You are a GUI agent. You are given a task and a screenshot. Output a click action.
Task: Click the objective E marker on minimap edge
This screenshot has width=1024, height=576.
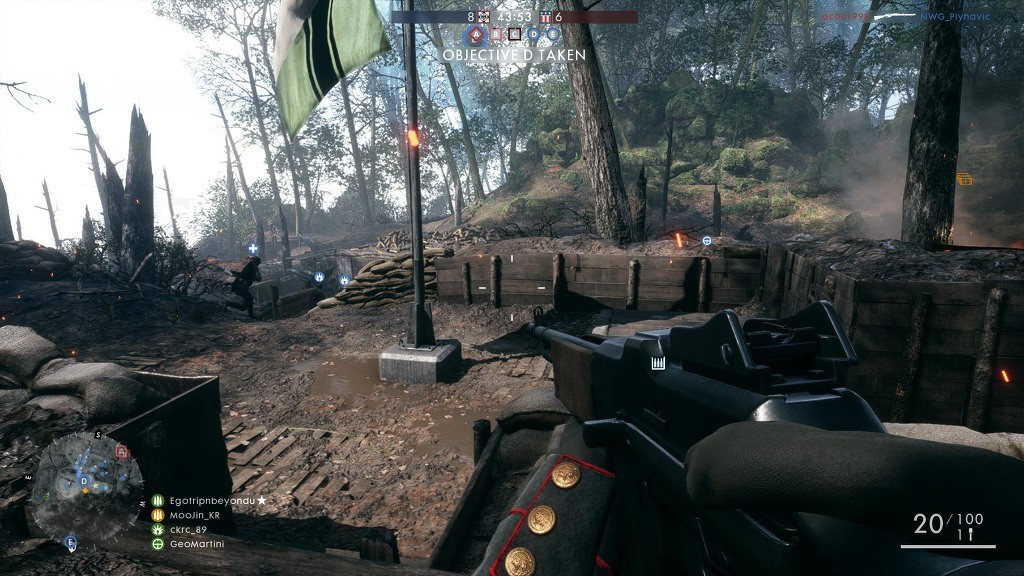[70, 542]
